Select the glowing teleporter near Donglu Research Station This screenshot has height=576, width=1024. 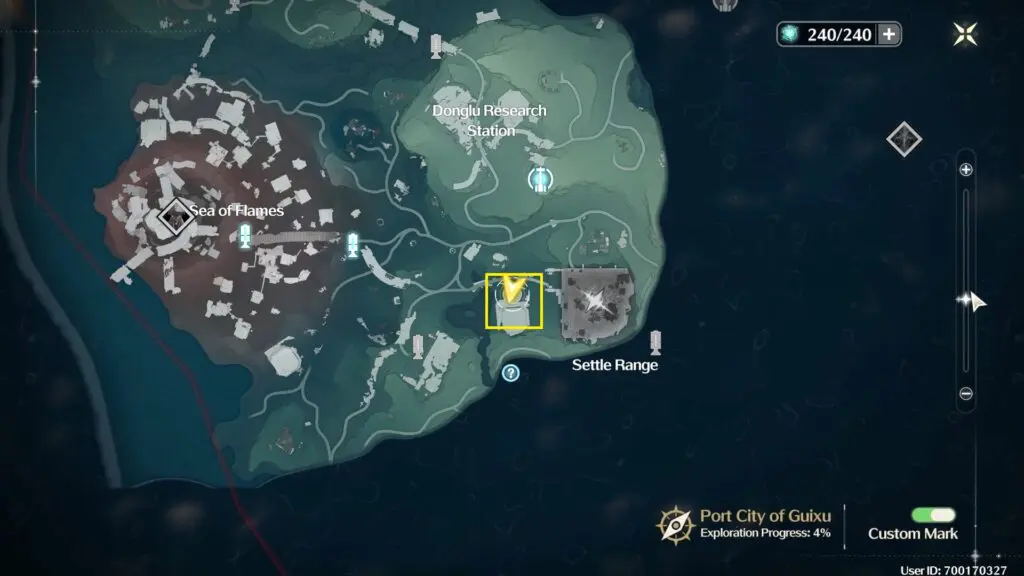tap(540, 179)
